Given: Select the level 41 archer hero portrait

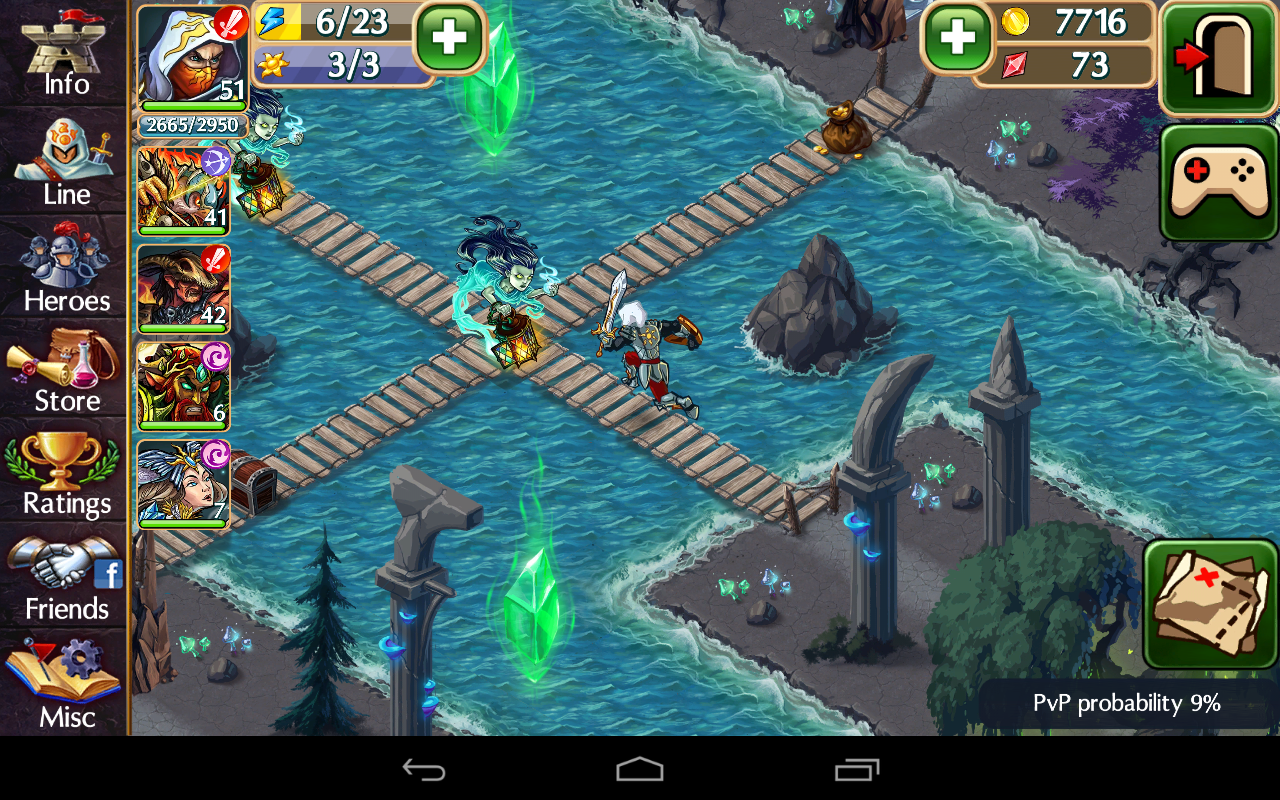Looking at the screenshot, I should (x=182, y=190).
